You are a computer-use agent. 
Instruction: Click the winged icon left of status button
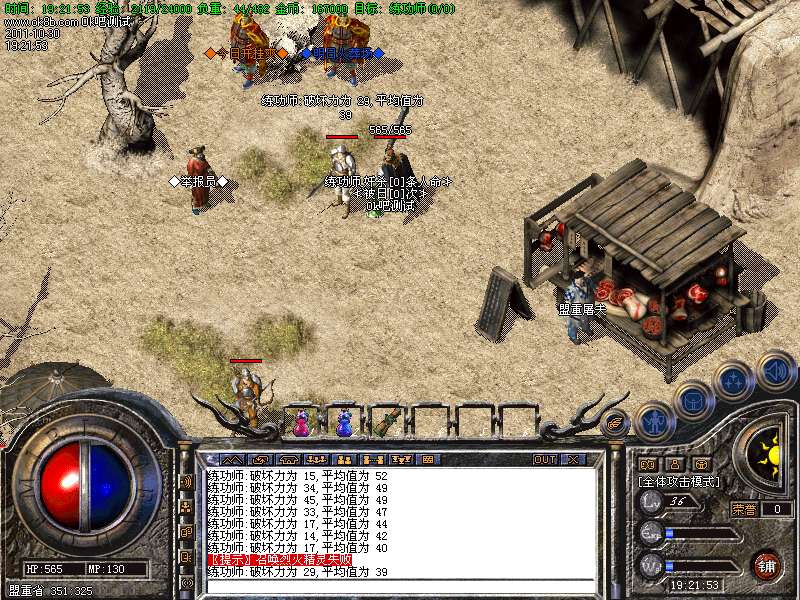pyautogui.click(x=616, y=422)
